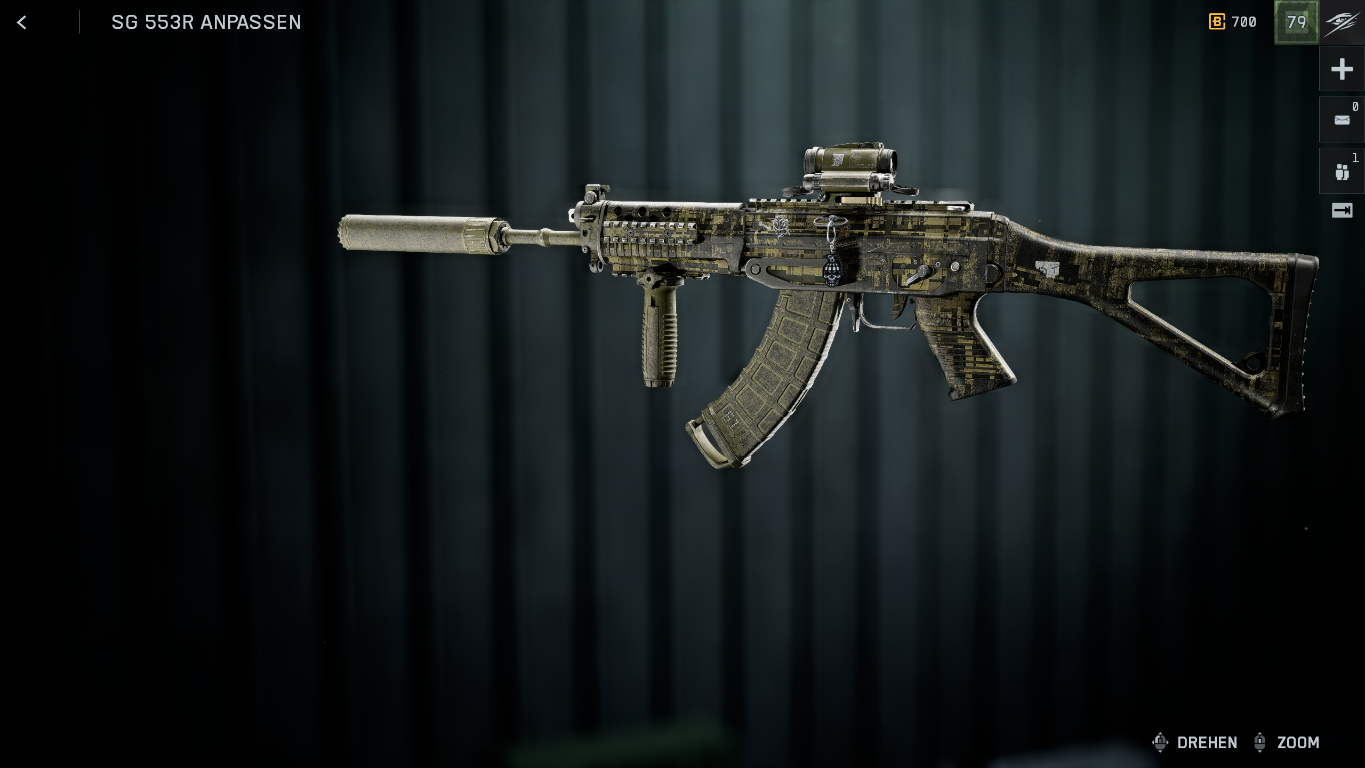Click the ZOOM label at the bottom
The width and height of the screenshot is (1365, 768).
click(x=1298, y=743)
